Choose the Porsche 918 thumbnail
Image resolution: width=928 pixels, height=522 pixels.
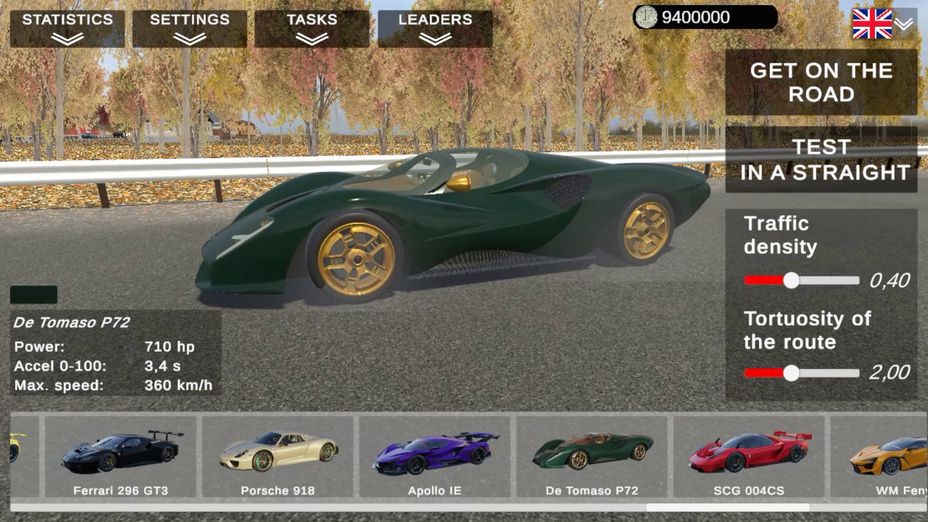[278, 457]
